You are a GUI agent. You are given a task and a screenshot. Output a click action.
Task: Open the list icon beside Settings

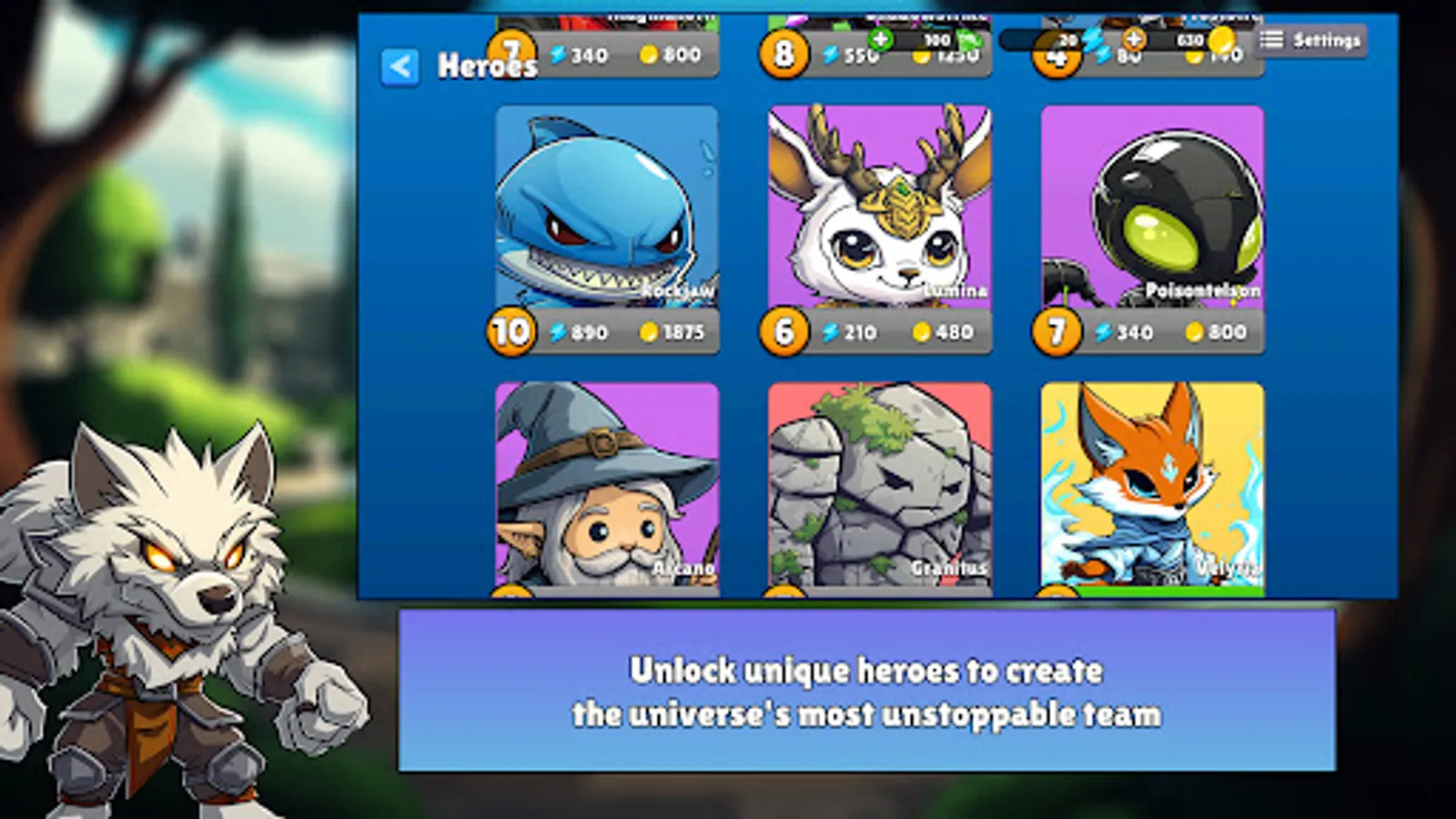click(1272, 38)
